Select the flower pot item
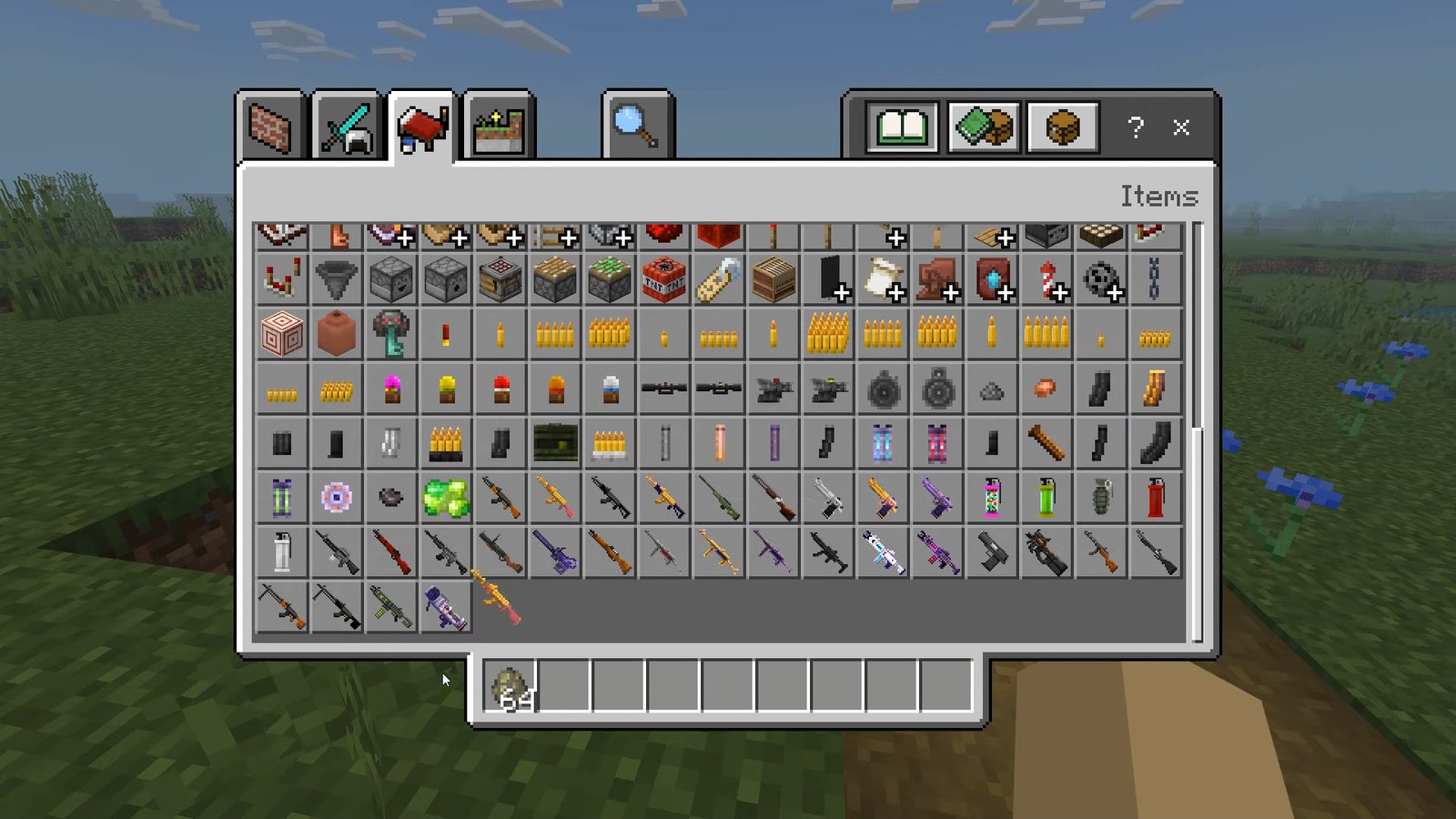This screenshot has height=819, width=1456. (337, 334)
